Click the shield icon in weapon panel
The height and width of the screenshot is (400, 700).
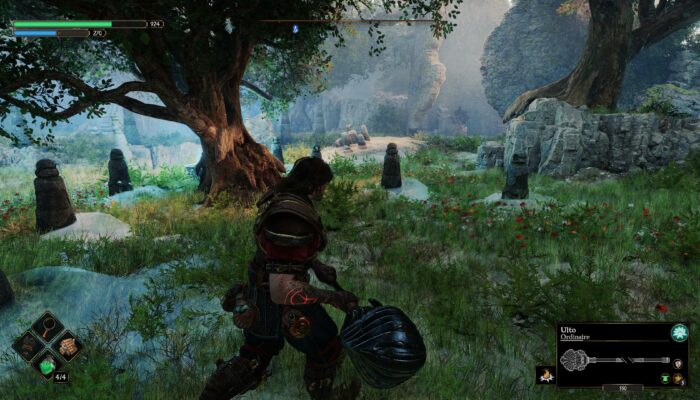tap(679, 364)
